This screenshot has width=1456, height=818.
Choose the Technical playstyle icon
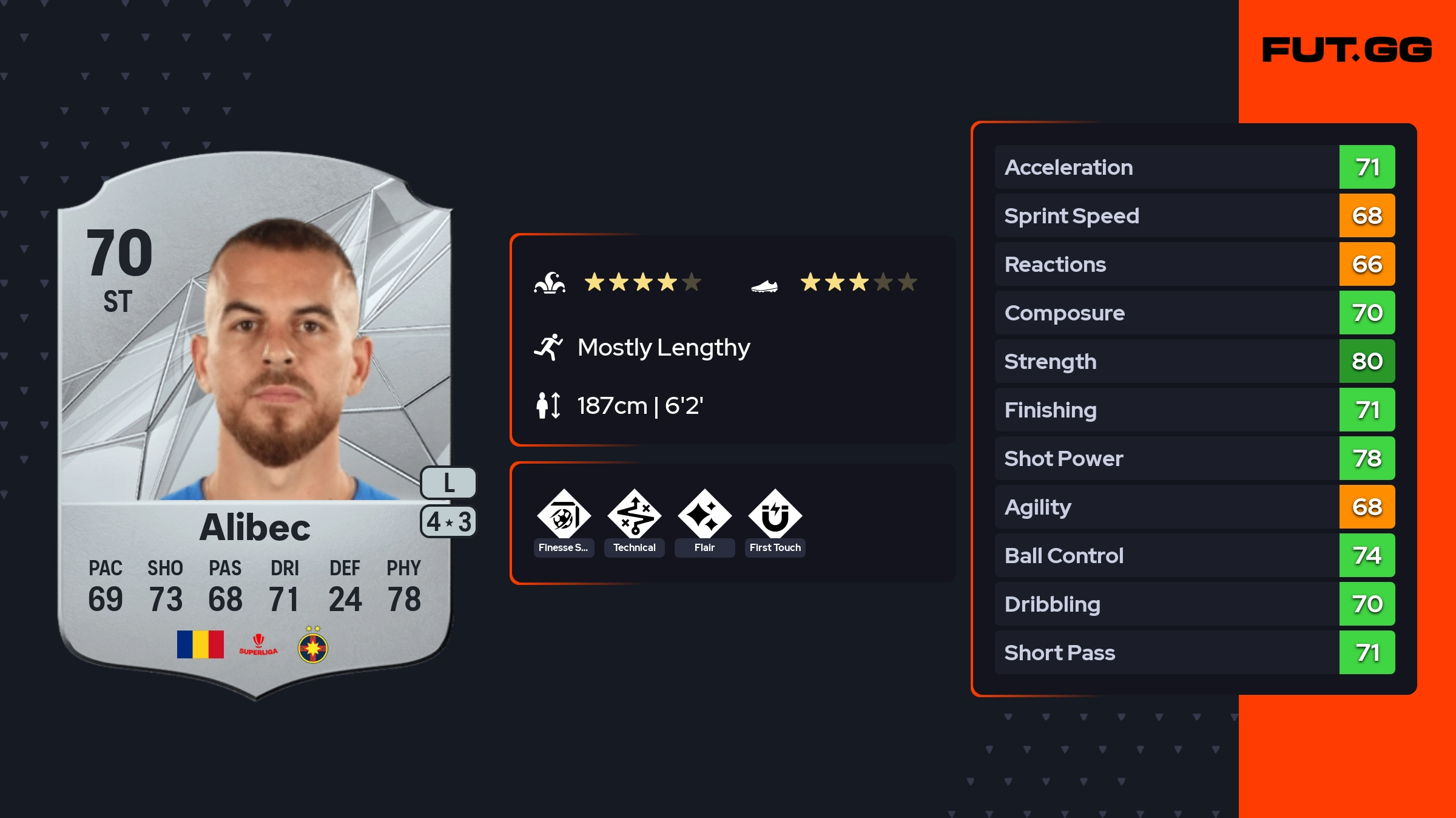tap(635, 517)
